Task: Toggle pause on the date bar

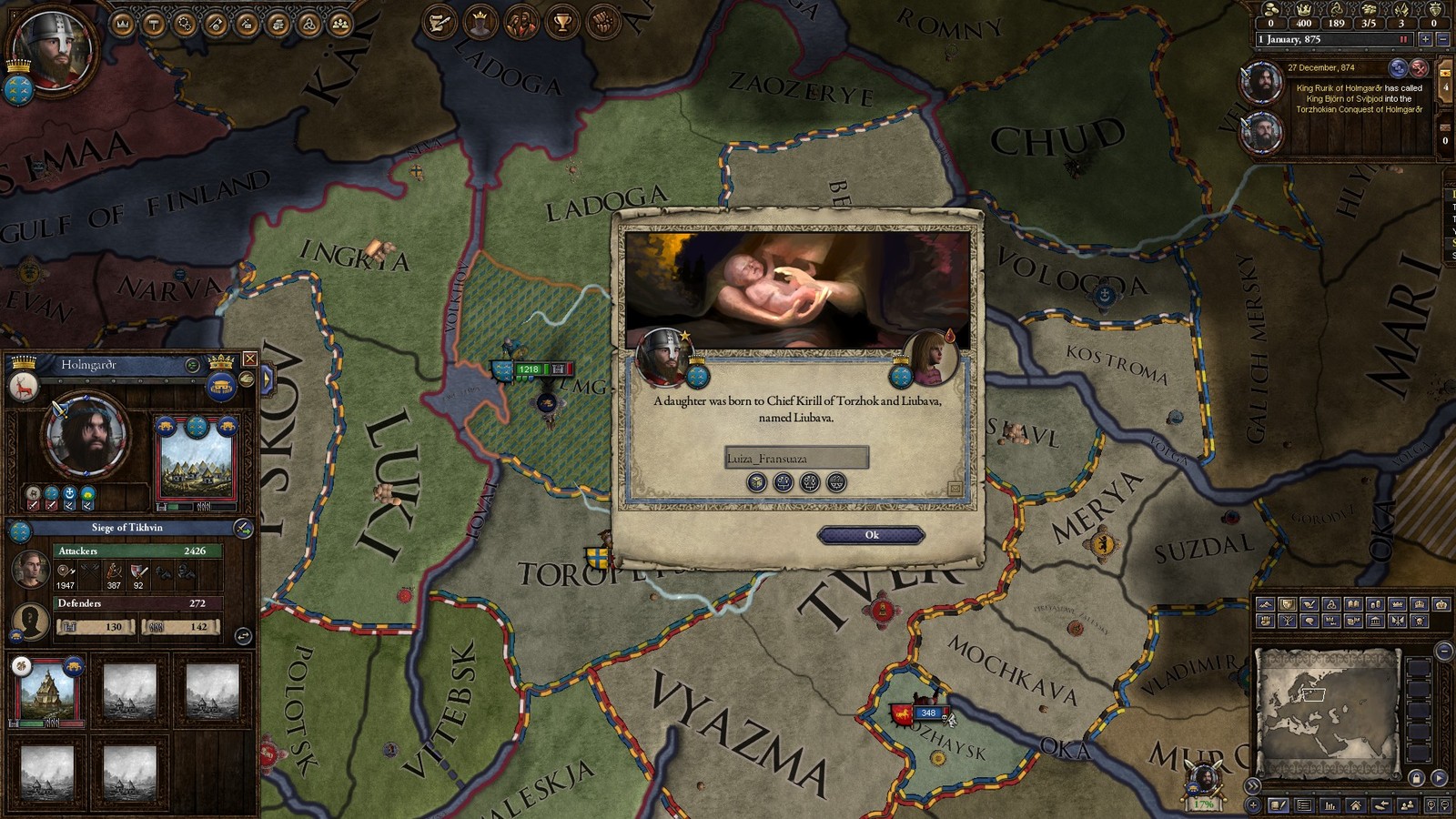Action: coord(1404,39)
